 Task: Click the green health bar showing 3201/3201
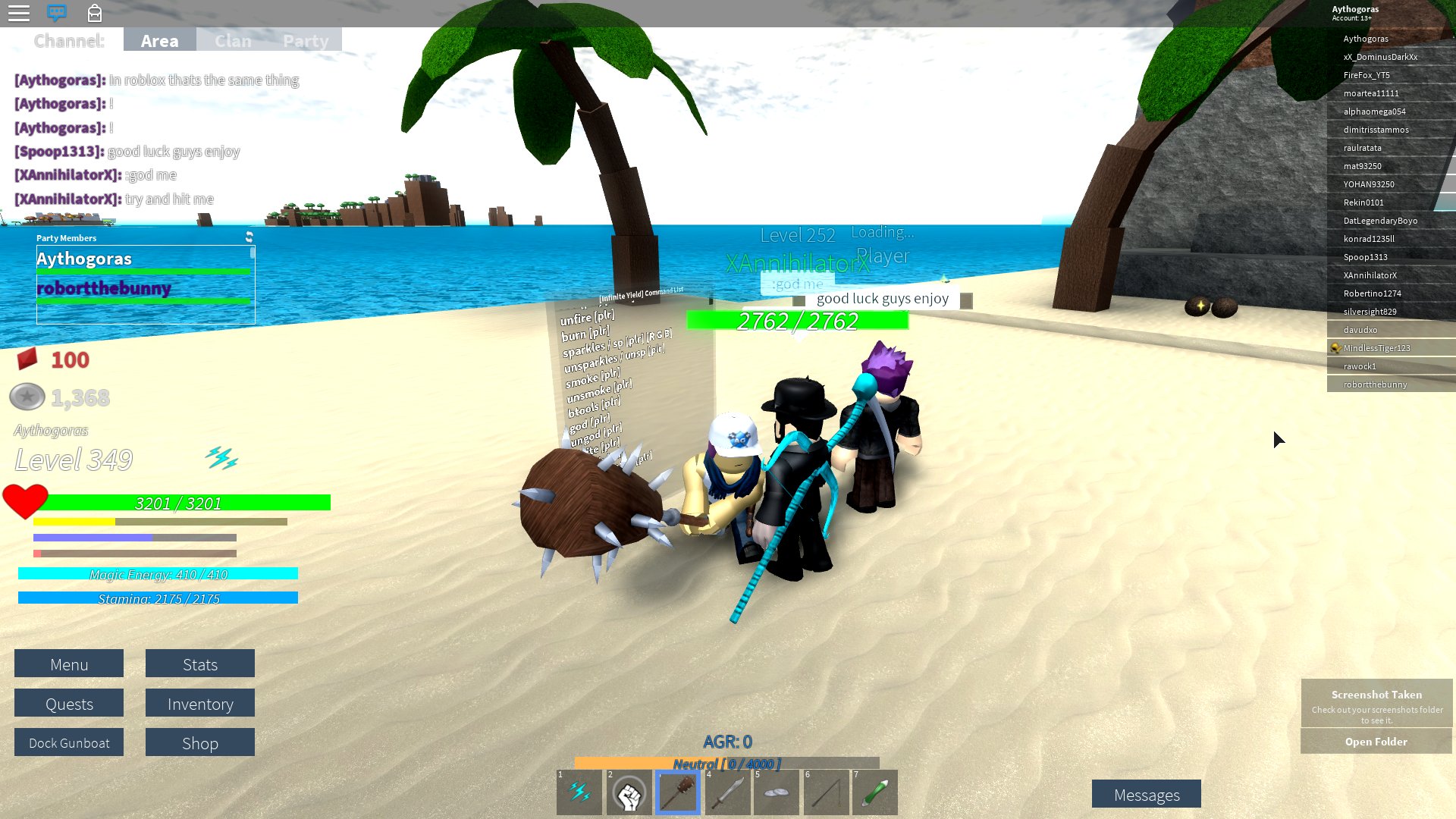click(178, 502)
